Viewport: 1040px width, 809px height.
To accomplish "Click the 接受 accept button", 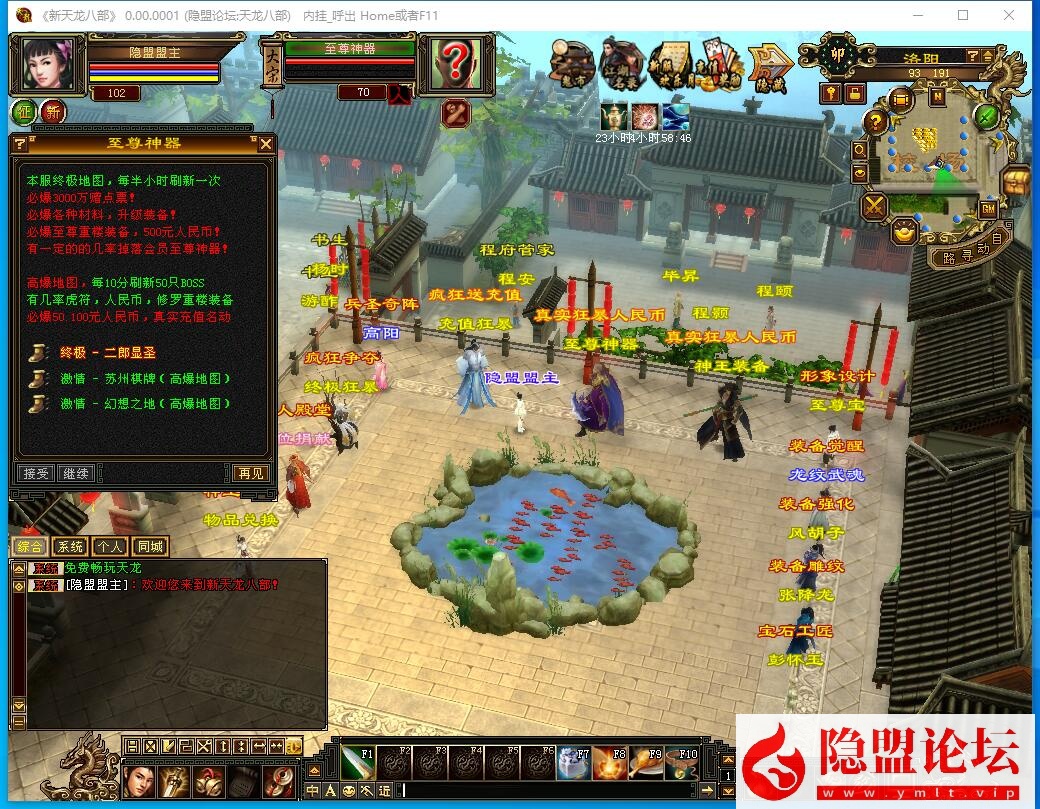I will [36, 473].
